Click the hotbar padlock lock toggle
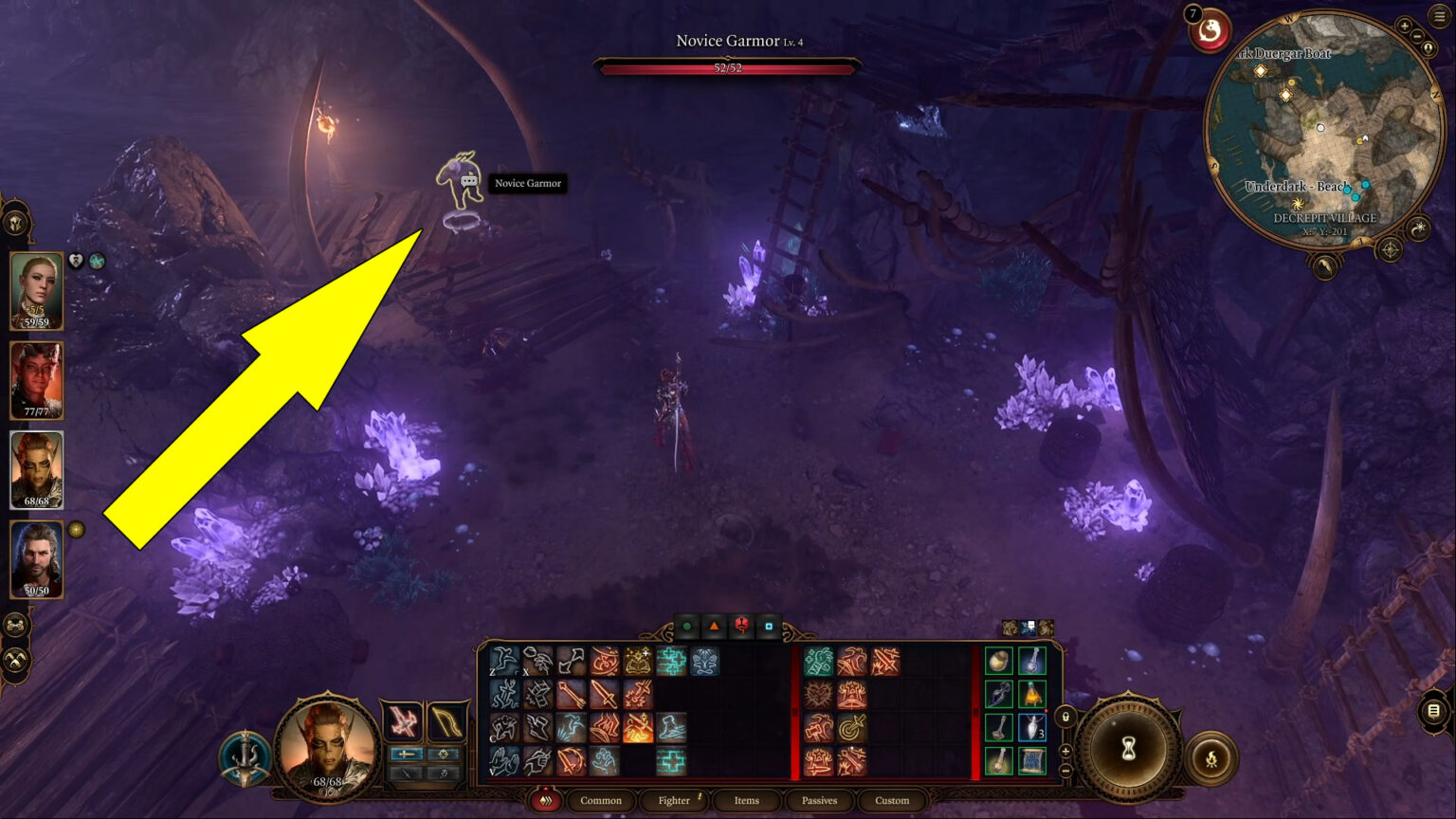 point(1065,718)
